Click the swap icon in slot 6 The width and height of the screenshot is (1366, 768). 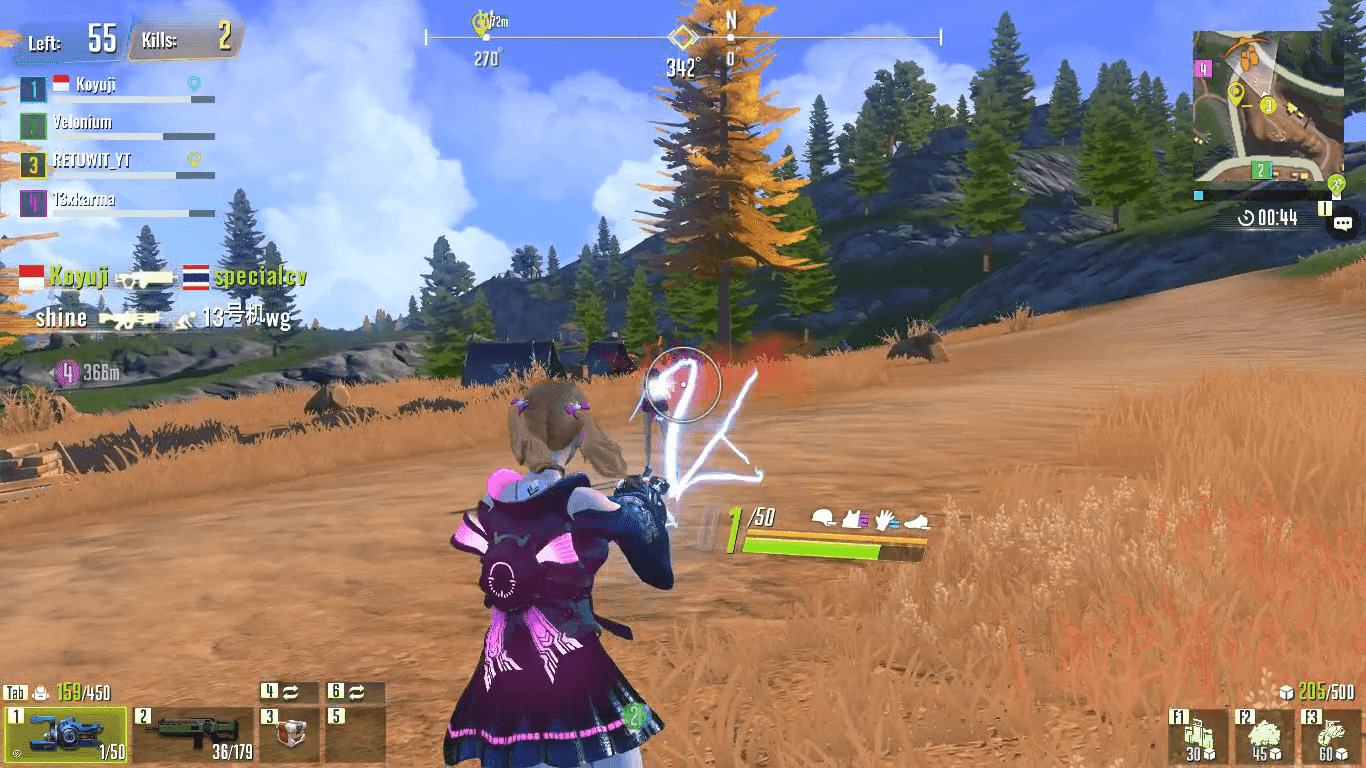(355, 691)
